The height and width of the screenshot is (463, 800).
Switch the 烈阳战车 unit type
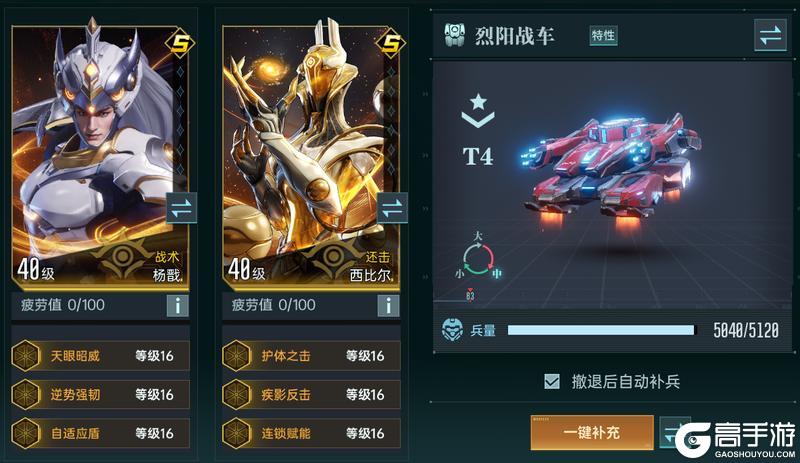coord(770,36)
